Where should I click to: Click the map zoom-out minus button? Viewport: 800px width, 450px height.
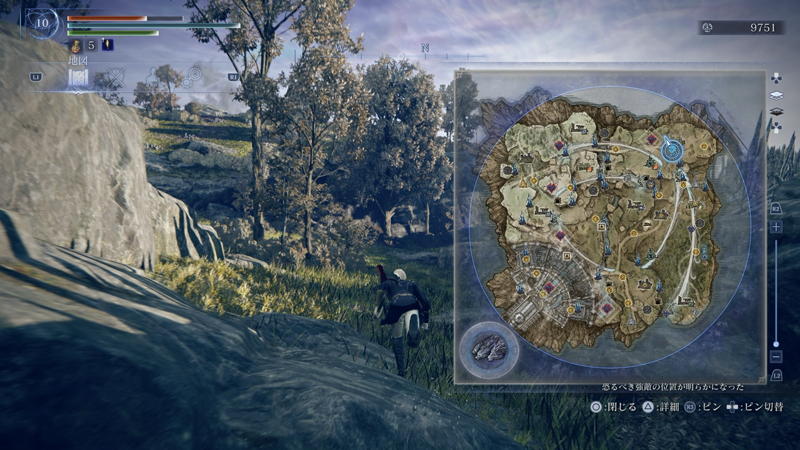pos(776,356)
